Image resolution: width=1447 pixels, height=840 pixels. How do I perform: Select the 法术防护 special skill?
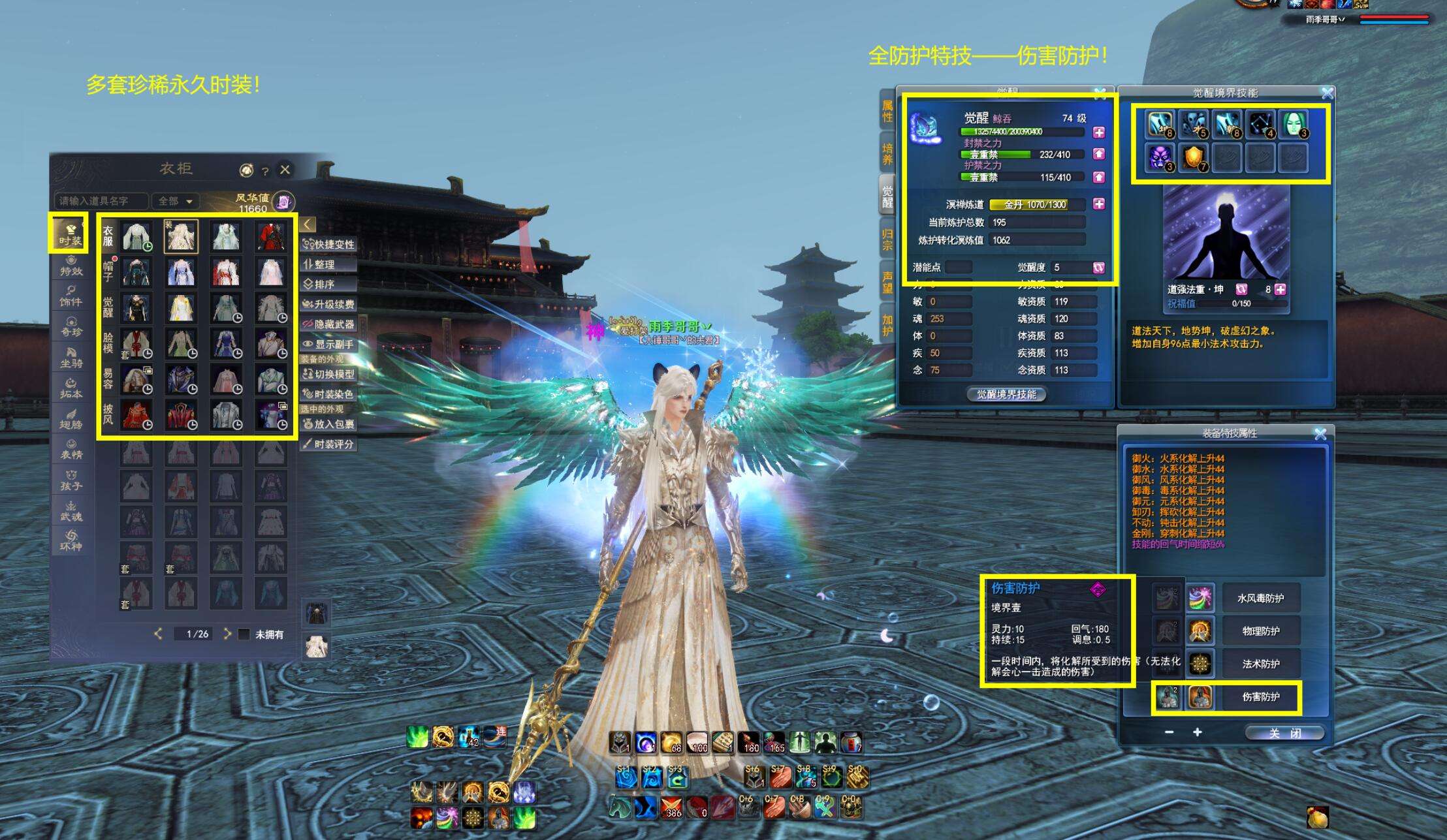click(x=1260, y=664)
